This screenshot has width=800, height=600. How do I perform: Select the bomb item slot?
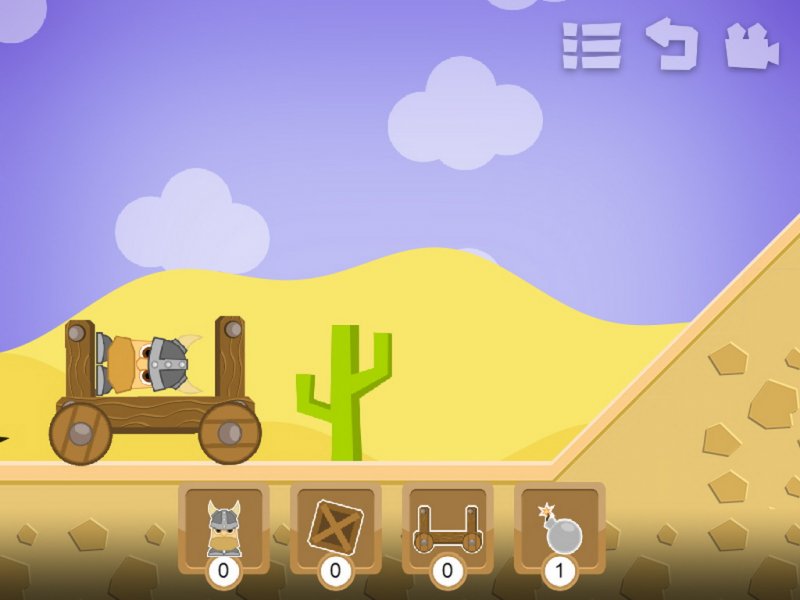[559, 529]
